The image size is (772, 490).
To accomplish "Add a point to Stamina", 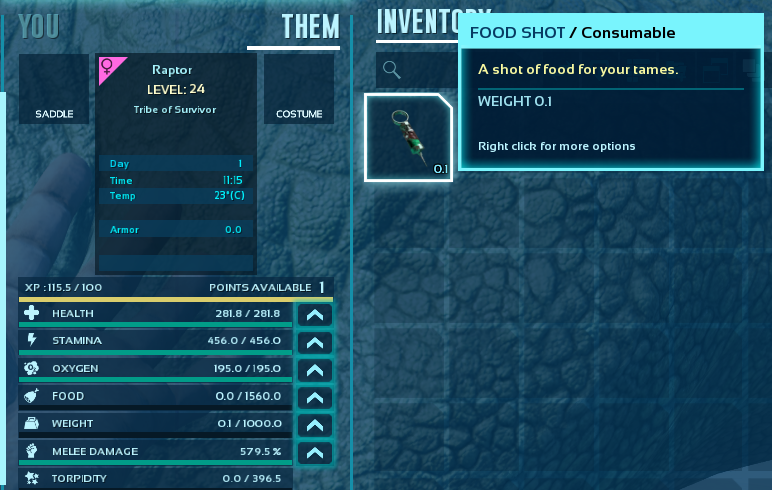I will (x=315, y=342).
